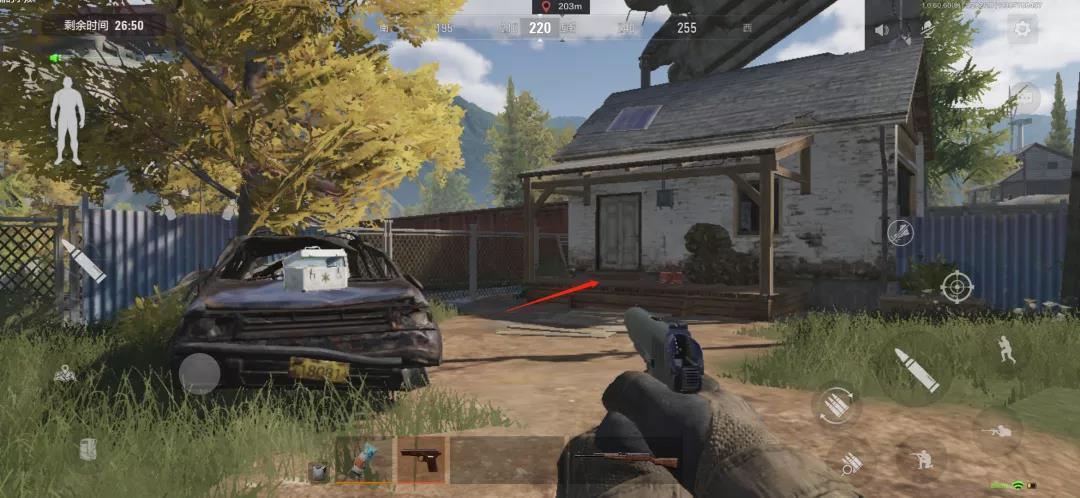Screen dimensions: 1080x498
Task: Aim with the crosshair scope button
Action: (x=957, y=287)
